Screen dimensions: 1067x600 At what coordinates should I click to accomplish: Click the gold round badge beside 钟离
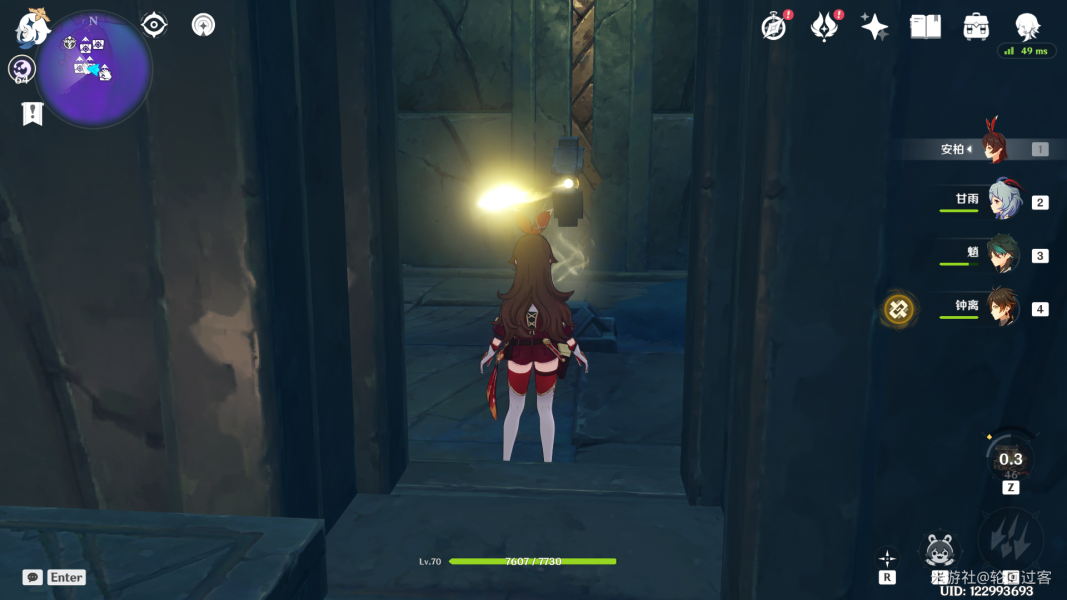click(x=898, y=309)
